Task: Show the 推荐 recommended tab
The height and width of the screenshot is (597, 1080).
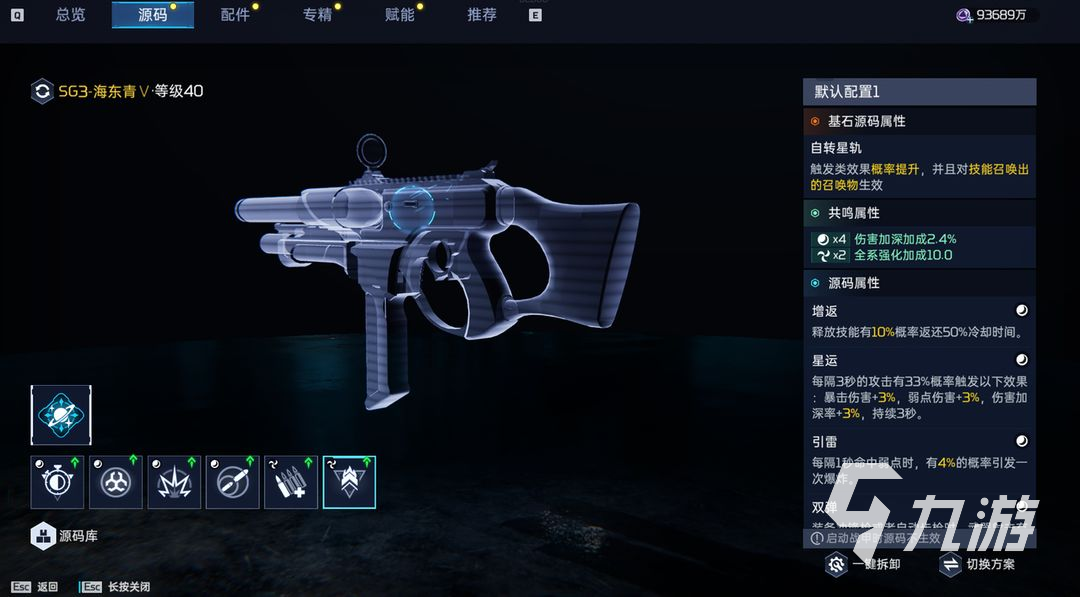Action: [x=481, y=15]
